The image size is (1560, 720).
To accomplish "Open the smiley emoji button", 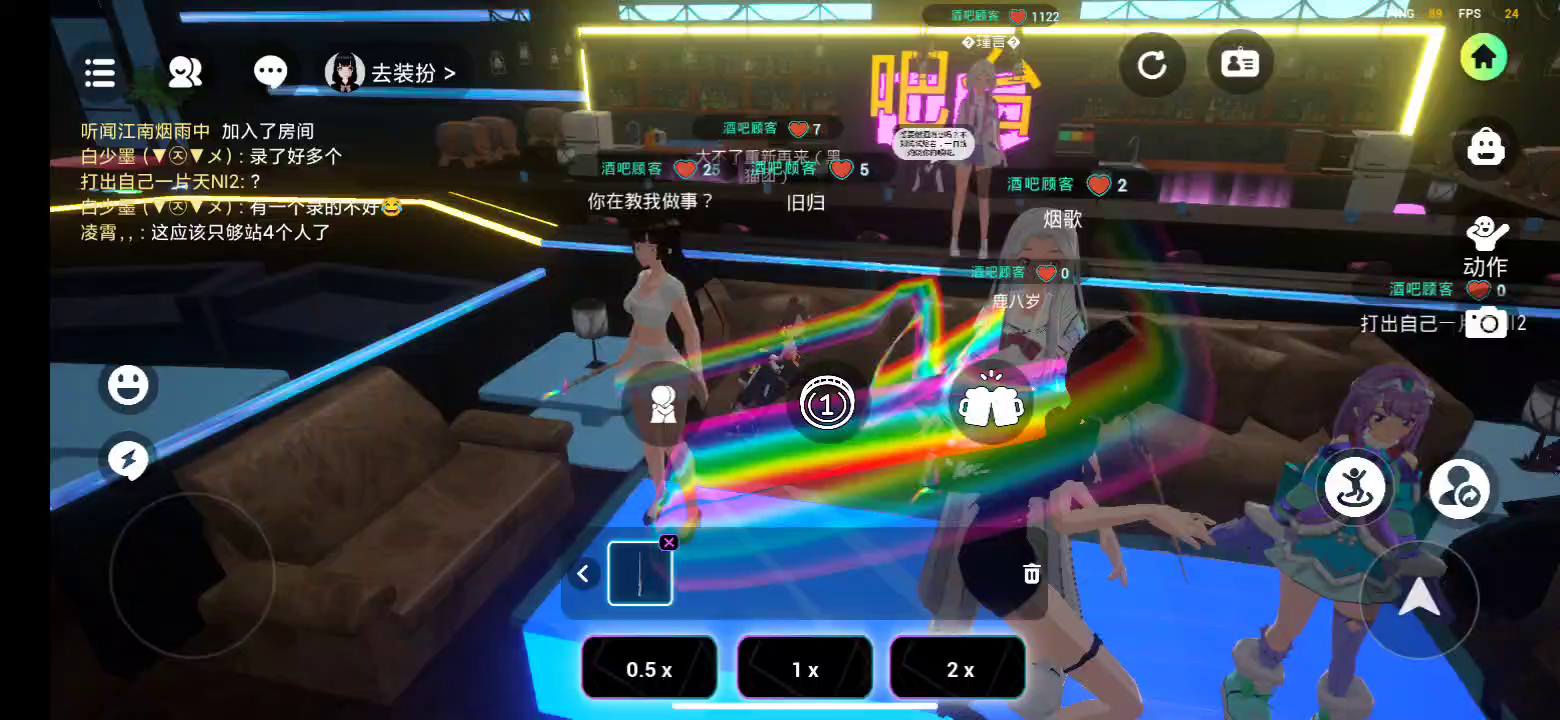I will click(x=128, y=385).
